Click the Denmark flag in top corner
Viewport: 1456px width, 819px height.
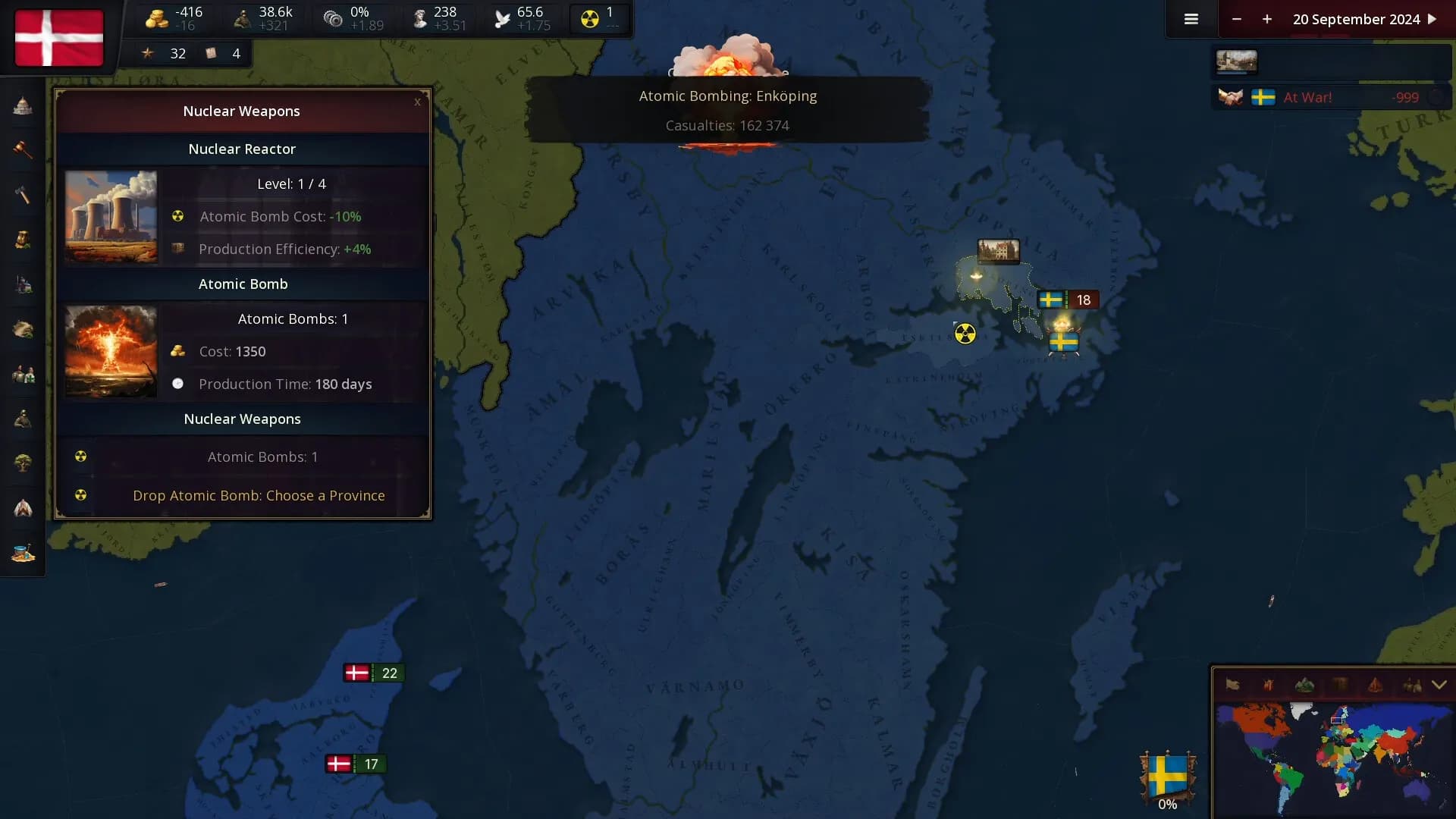(59, 38)
